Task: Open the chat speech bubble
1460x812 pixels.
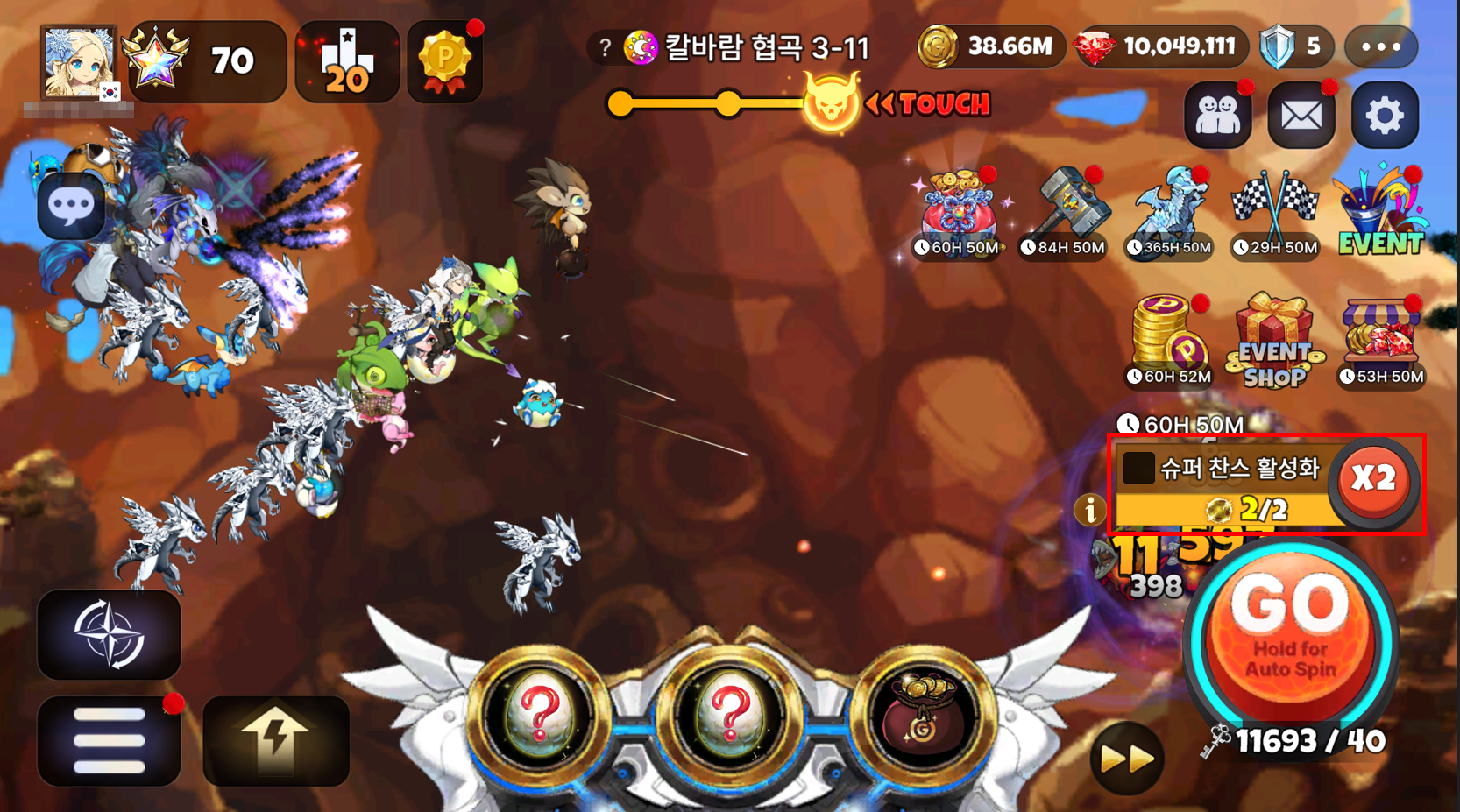Action: pyautogui.click(x=71, y=207)
